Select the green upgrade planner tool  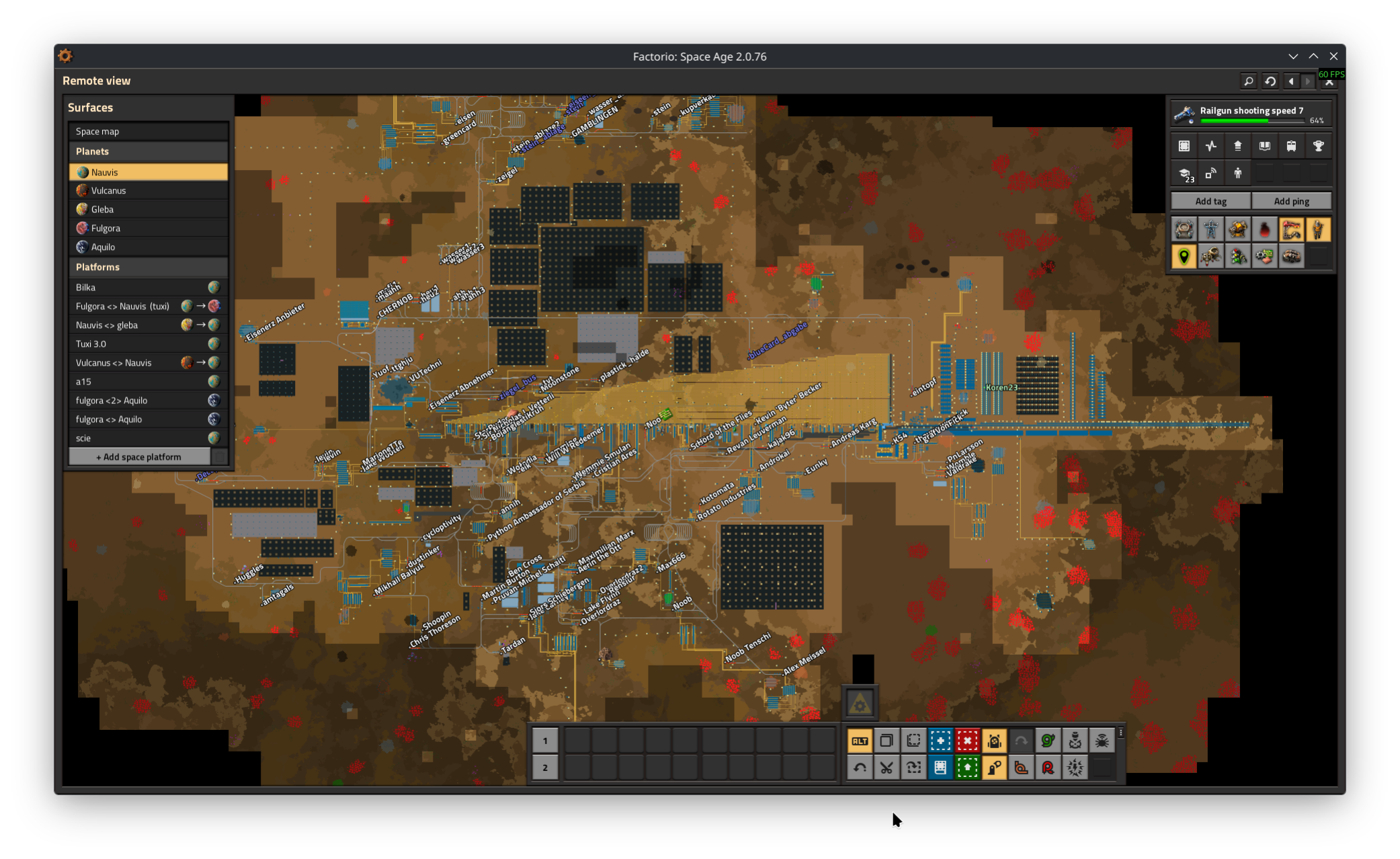pyautogui.click(x=967, y=768)
